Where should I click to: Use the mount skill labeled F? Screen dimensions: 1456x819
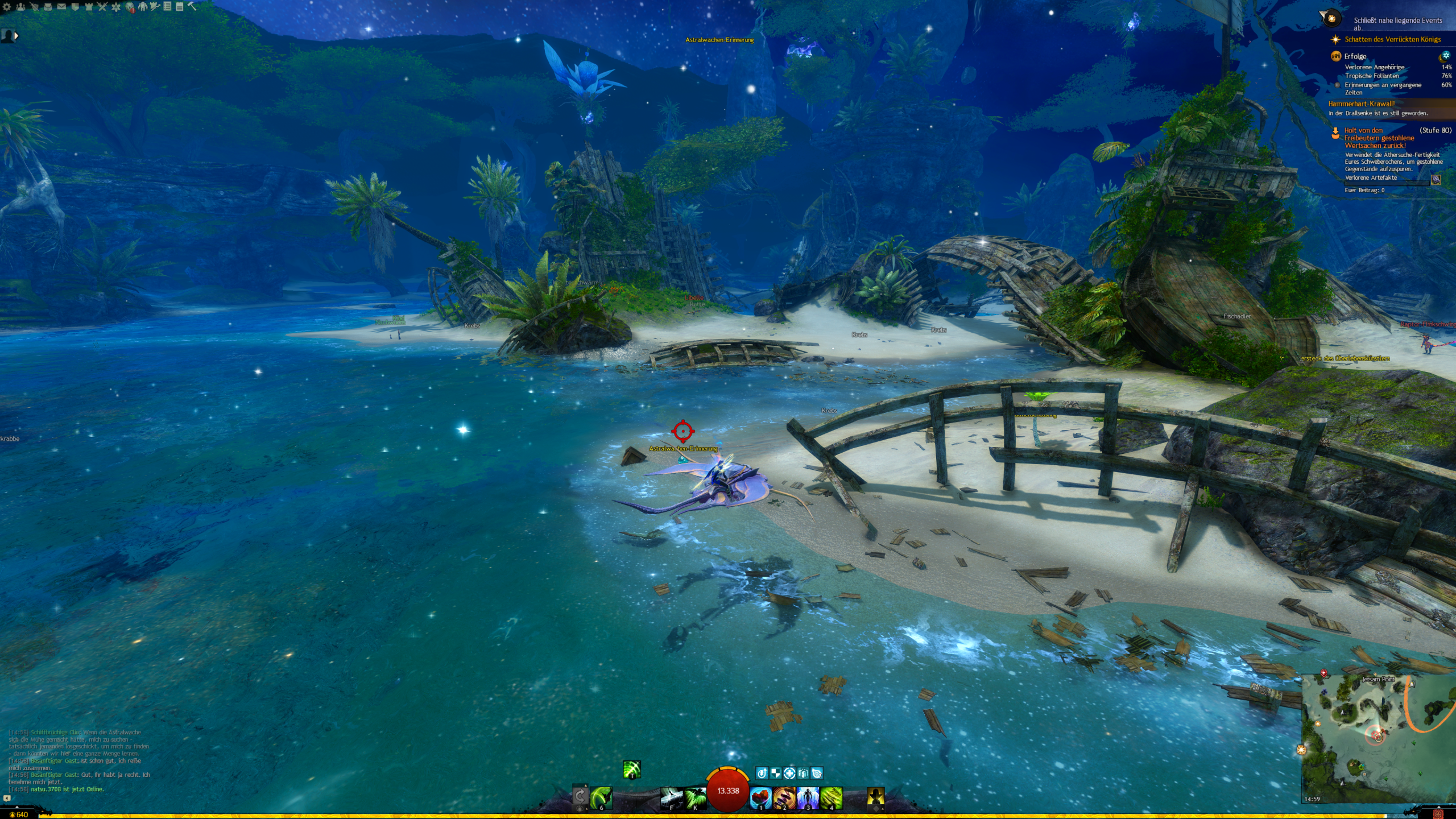click(671, 797)
